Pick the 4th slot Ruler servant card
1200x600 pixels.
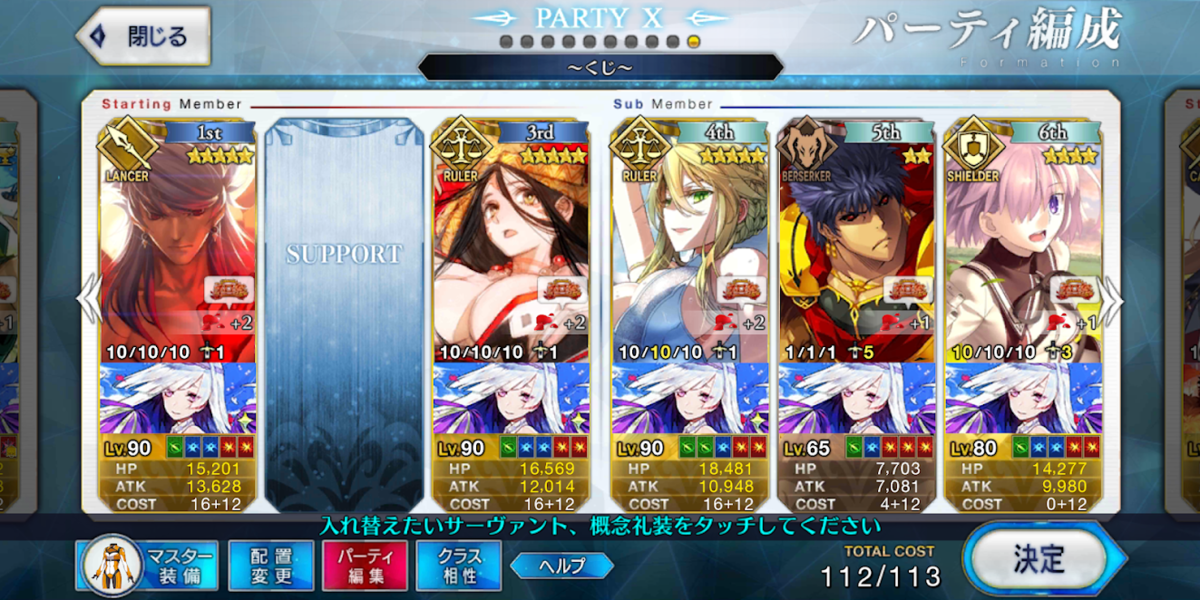click(x=688, y=240)
